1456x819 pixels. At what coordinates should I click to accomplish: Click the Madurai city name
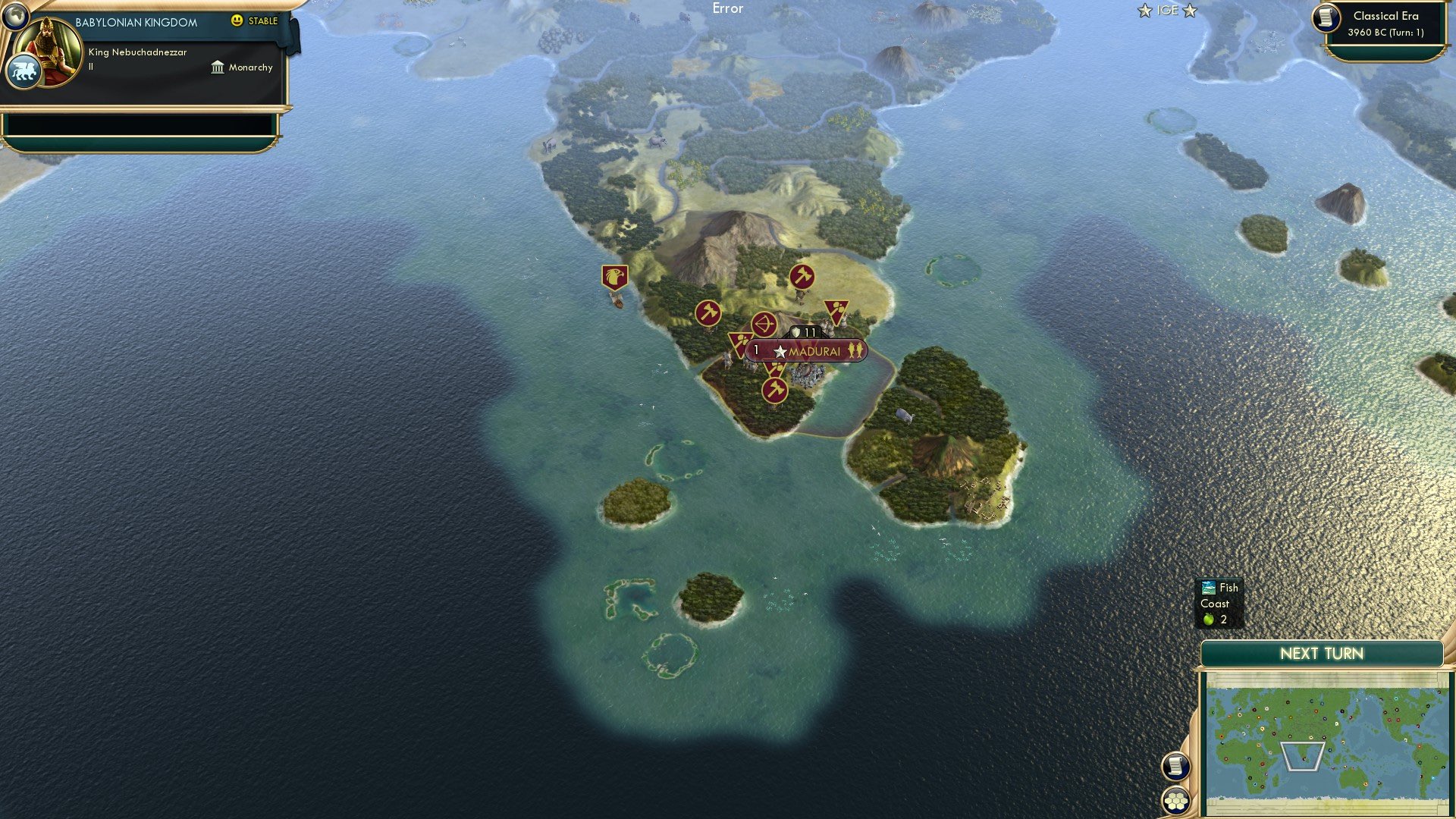(815, 351)
